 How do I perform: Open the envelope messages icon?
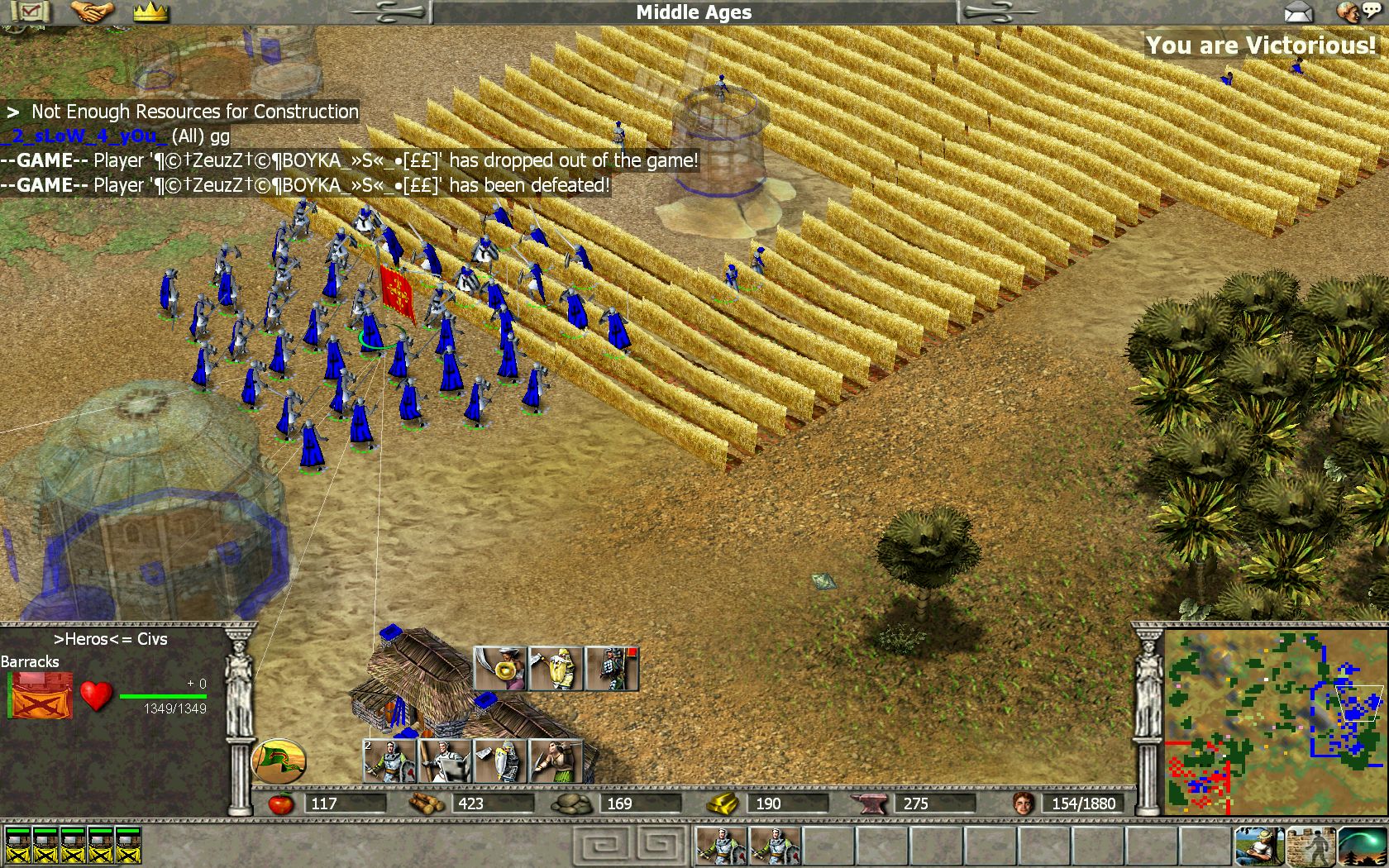coord(1299,12)
